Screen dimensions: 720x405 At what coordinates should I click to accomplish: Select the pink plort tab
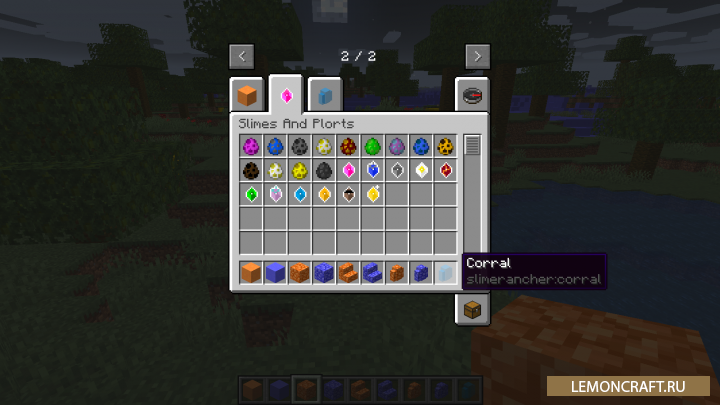pos(286,96)
